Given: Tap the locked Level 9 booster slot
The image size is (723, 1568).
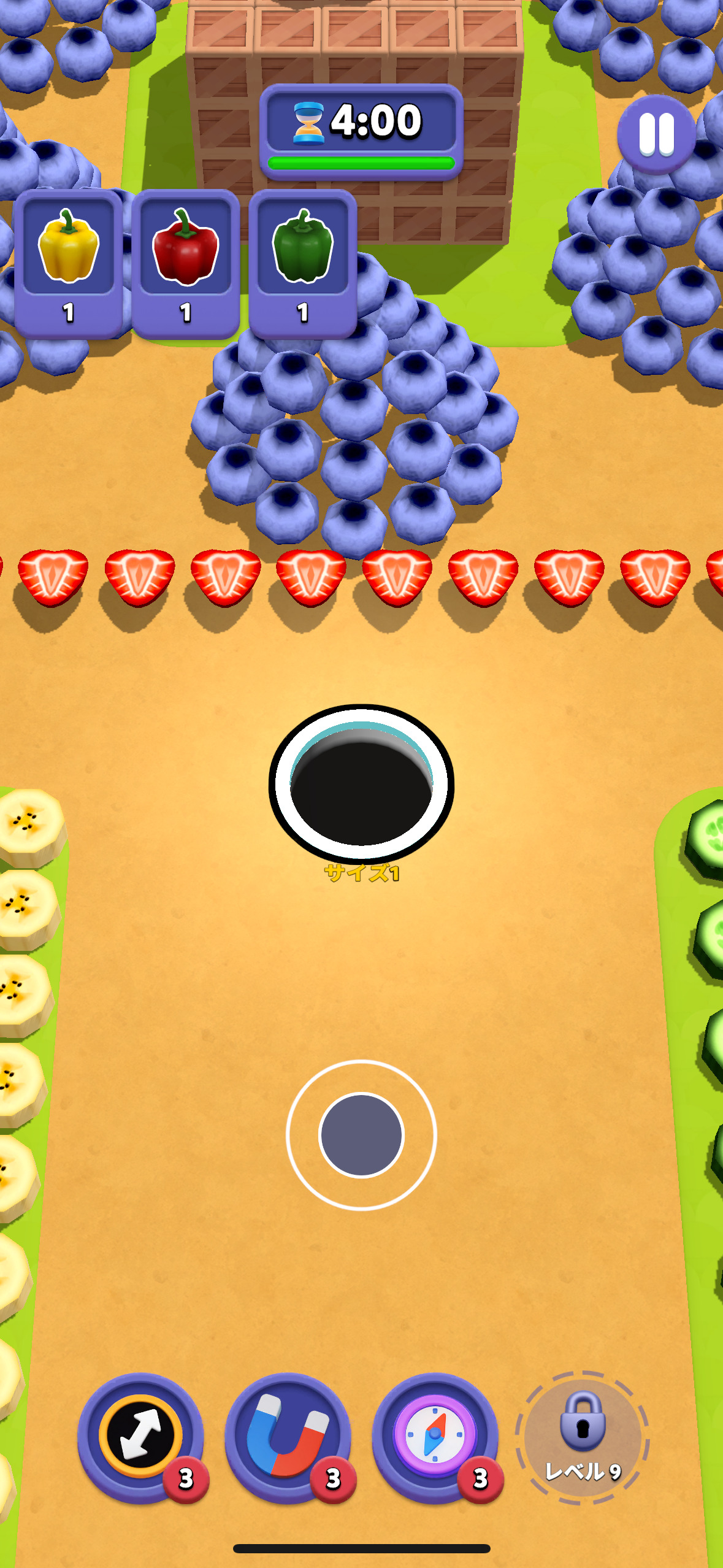Looking at the screenshot, I should [582, 1437].
